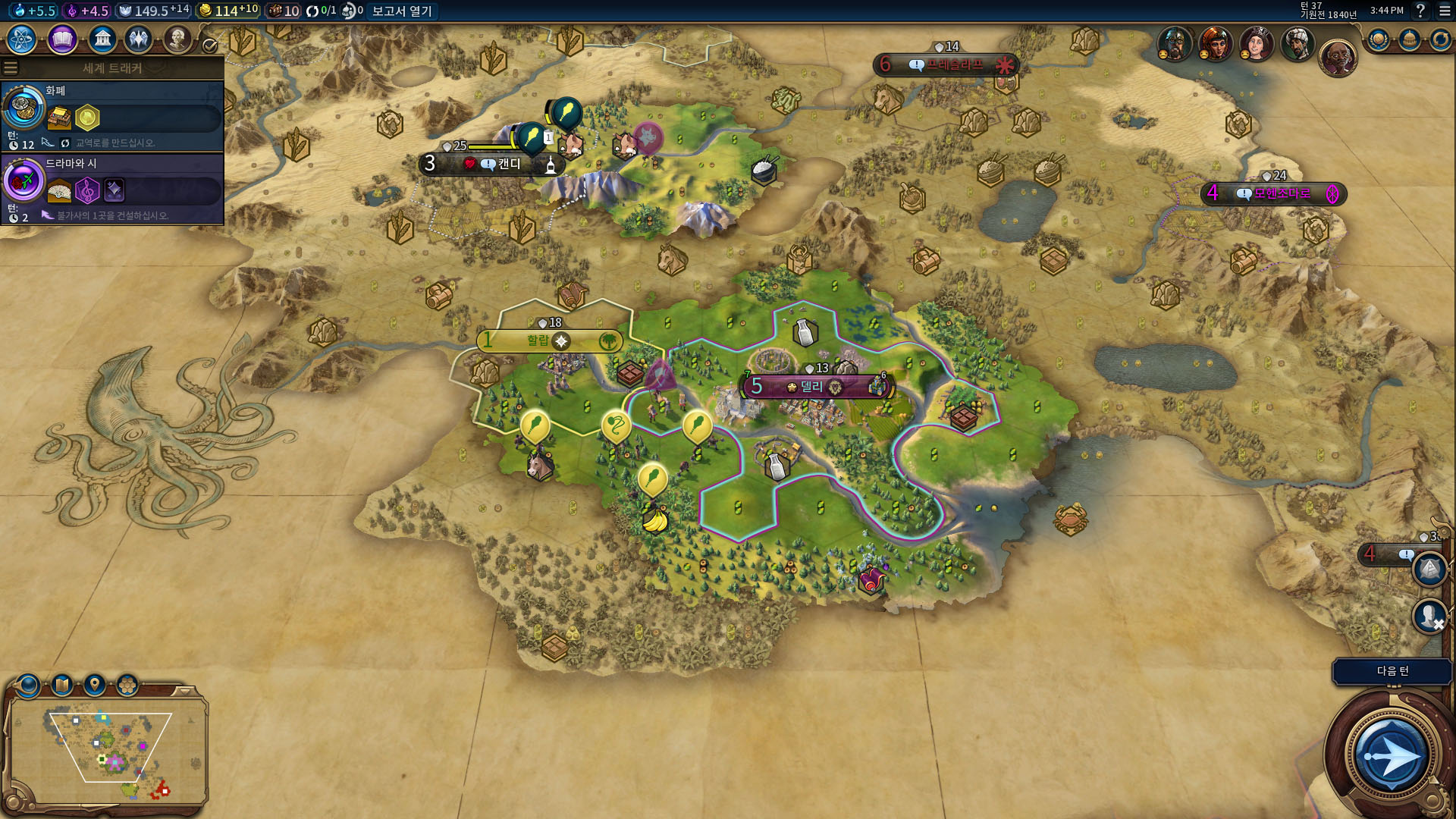The width and height of the screenshot is (1456, 819).
Task: Select the first leader portrait in diplomacy ribbon
Action: coord(1174,44)
